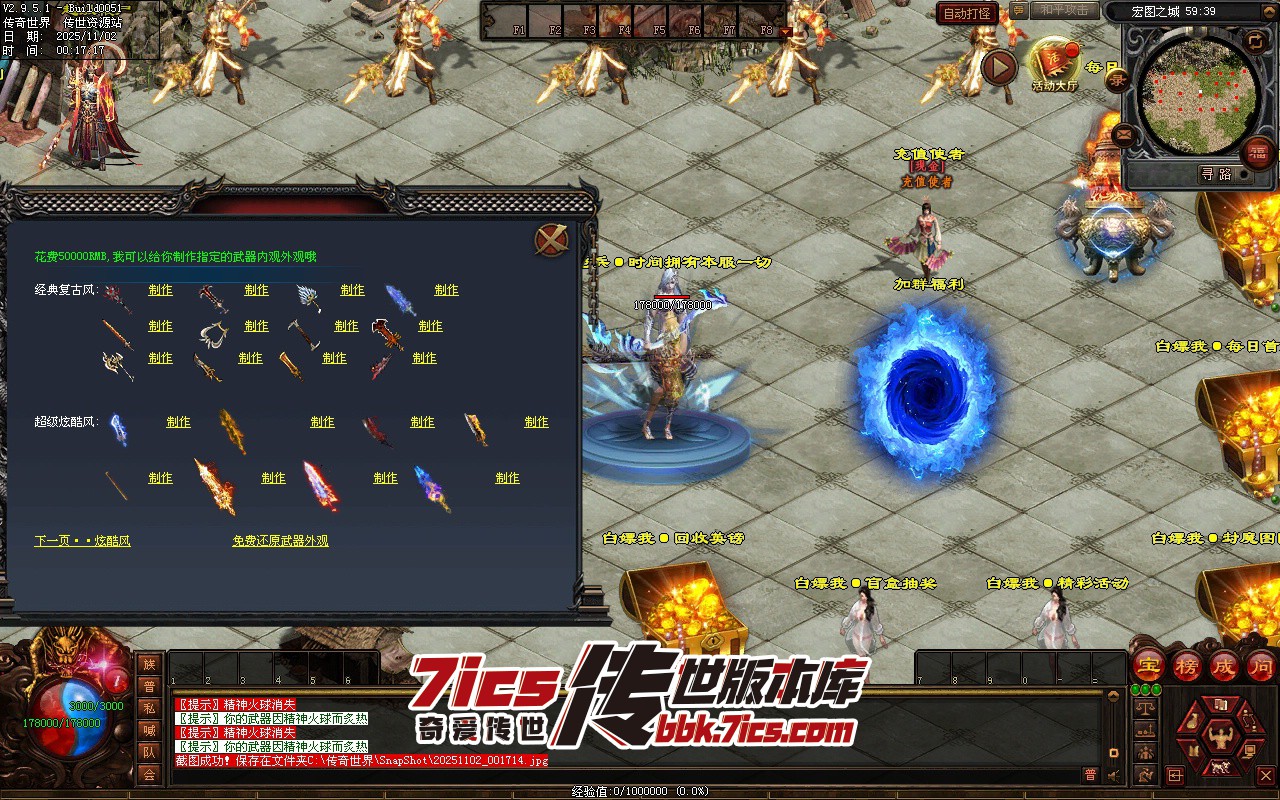Open the red 福 welfare button
Viewport: 1280px width, 800px height.
[1257, 153]
